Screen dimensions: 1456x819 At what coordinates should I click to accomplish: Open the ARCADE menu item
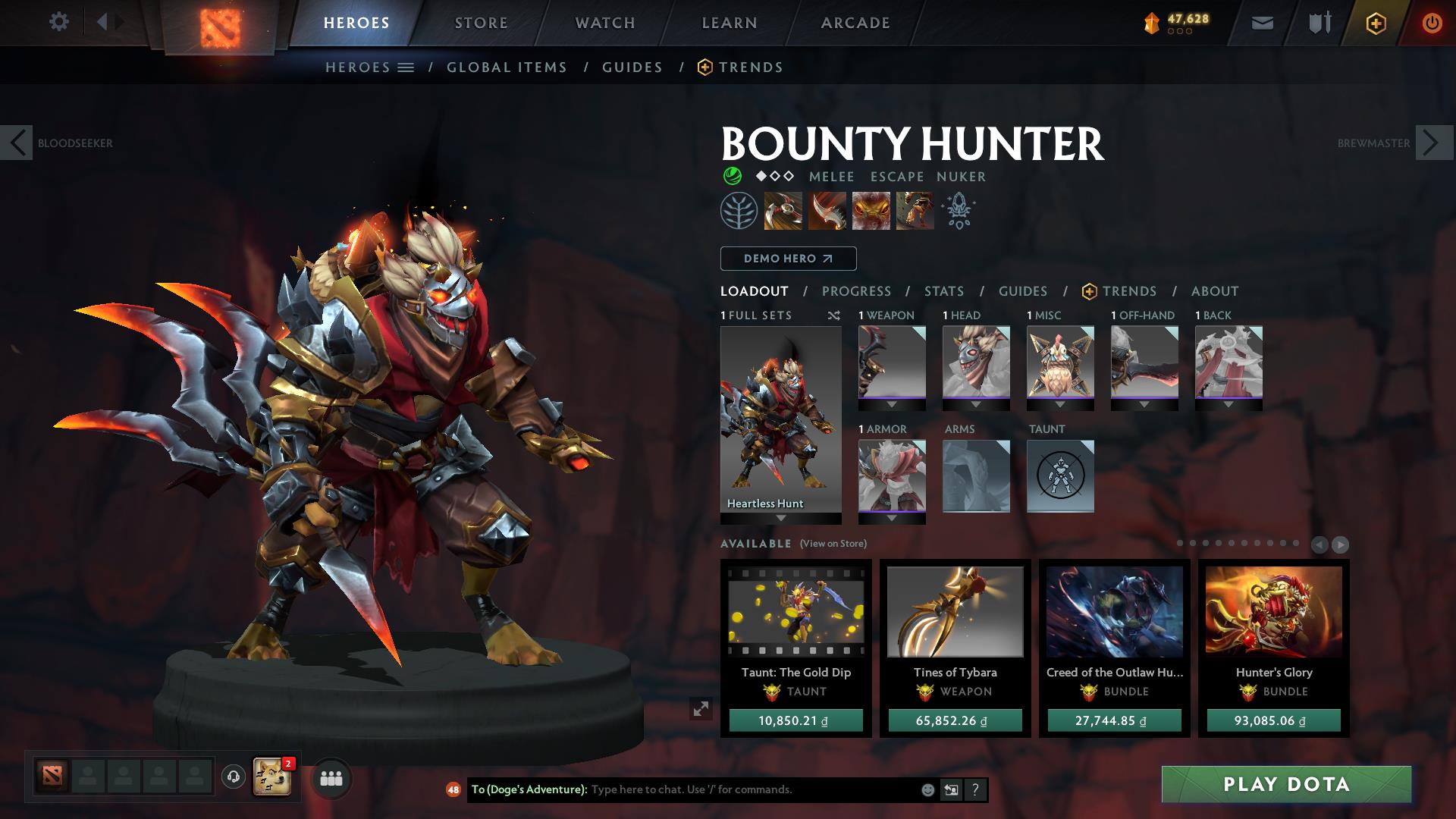pyautogui.click(x=855, y=22)
